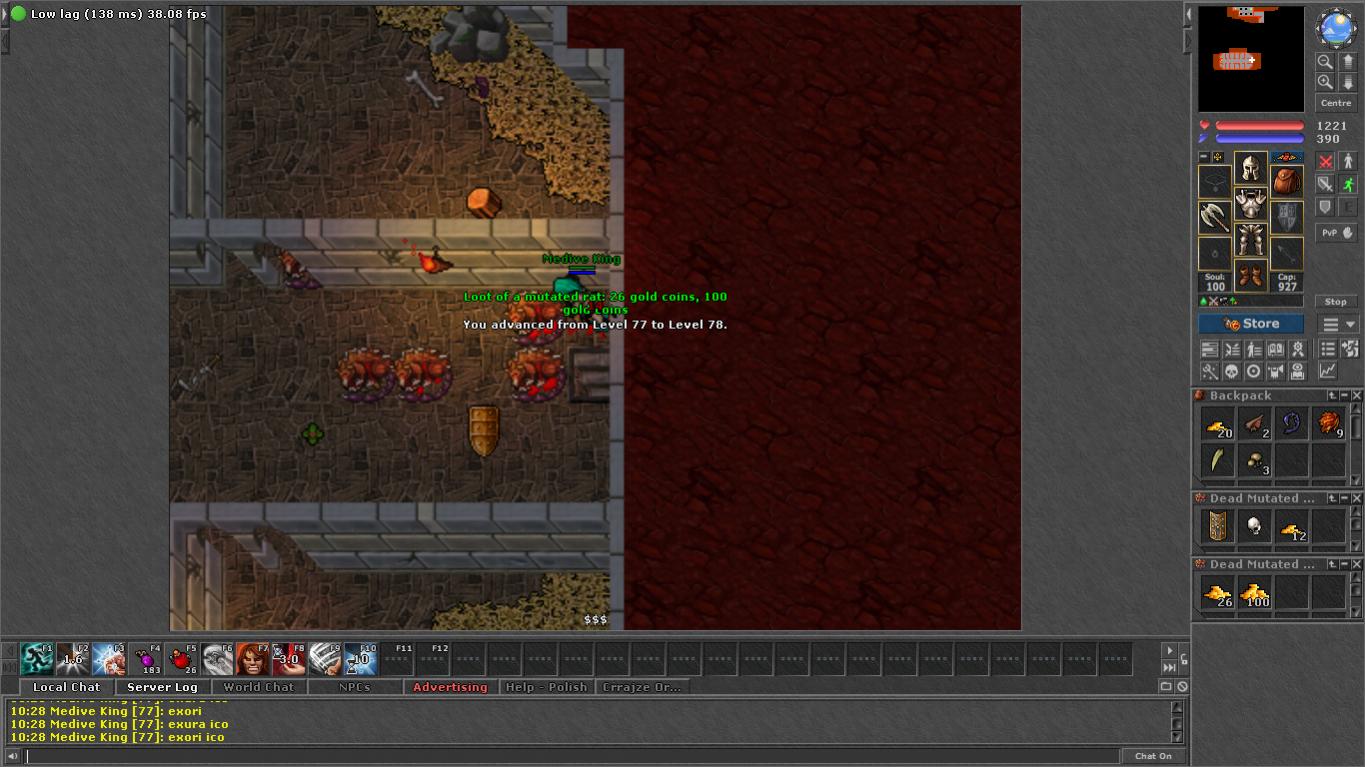Select the skull in the dead mutated rat loot
This screenshot has width=1365, height=767.
[1254, 527]
